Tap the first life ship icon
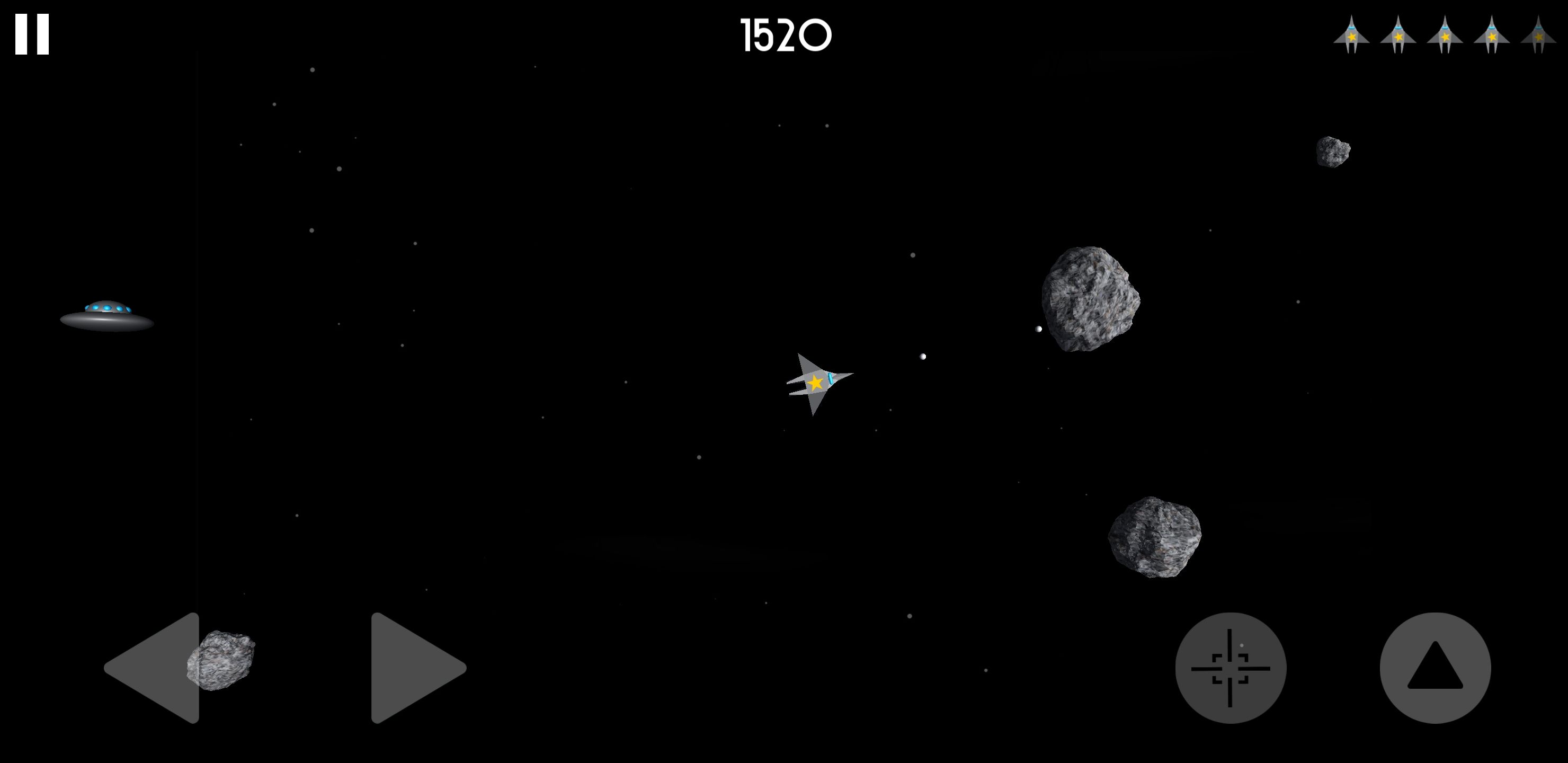Viewport: 1568px width, 763px height. pyautogui.click(x=1352, y=38)
